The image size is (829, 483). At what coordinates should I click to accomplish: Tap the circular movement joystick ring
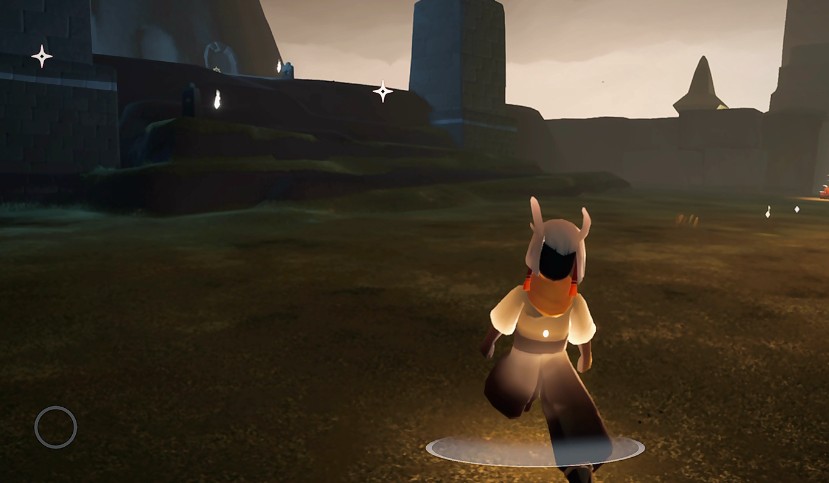click(56, 427)
